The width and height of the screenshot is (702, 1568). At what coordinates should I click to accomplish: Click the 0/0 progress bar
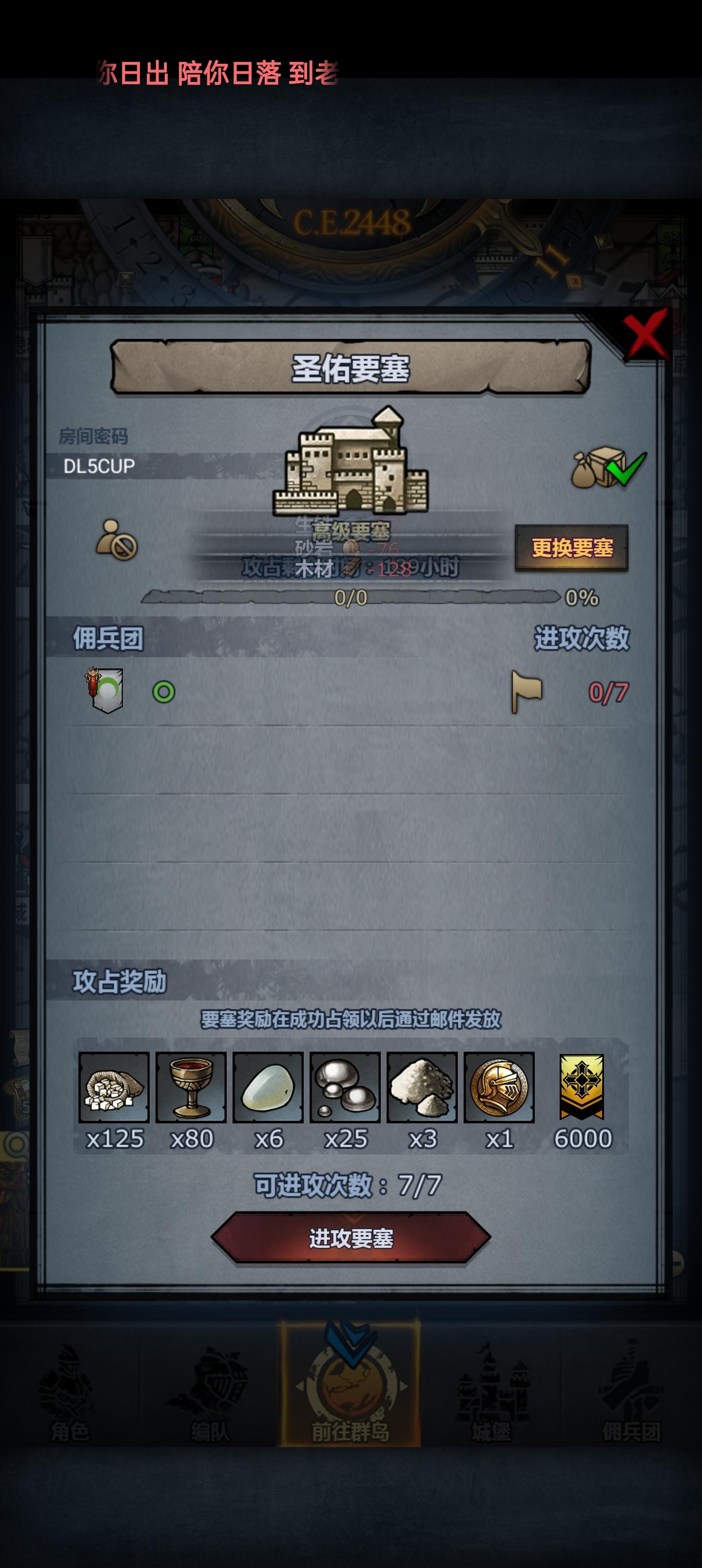352,598
